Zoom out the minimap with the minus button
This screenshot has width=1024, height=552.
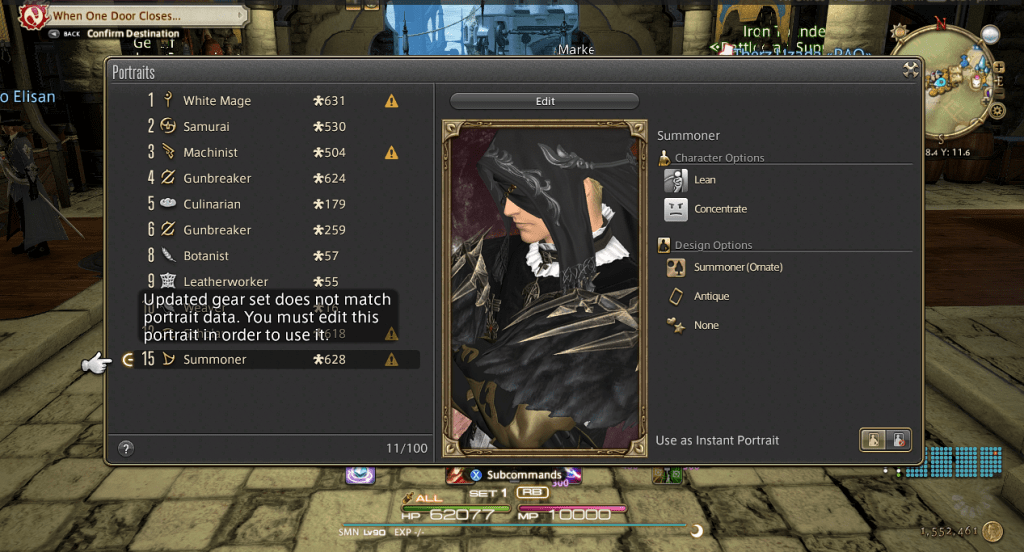(x=998, y=92)
